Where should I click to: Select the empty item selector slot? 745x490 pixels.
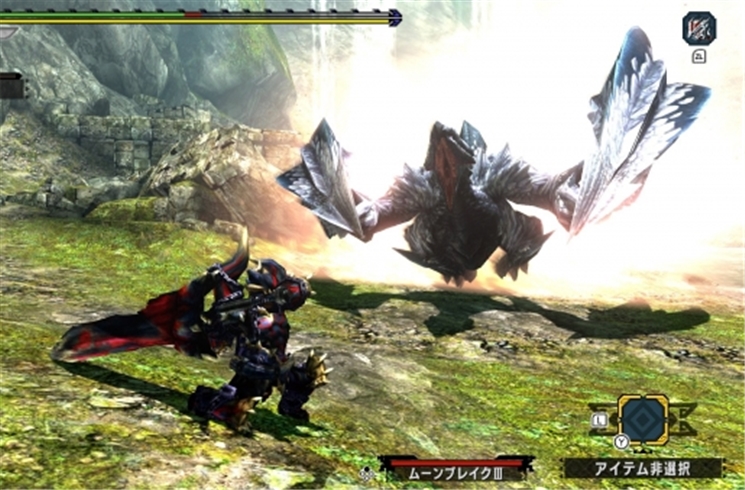point(643,419)
